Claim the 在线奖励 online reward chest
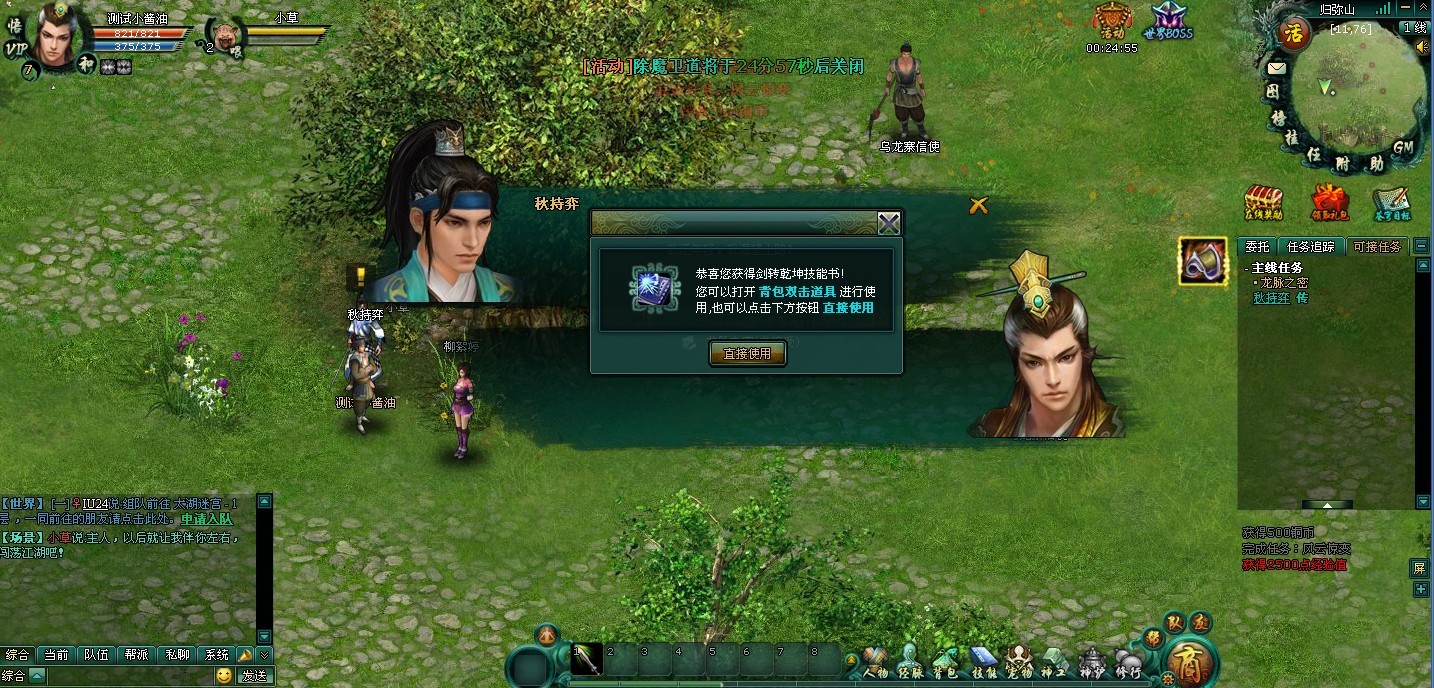1434x688 pixels. click(1263, 202)
